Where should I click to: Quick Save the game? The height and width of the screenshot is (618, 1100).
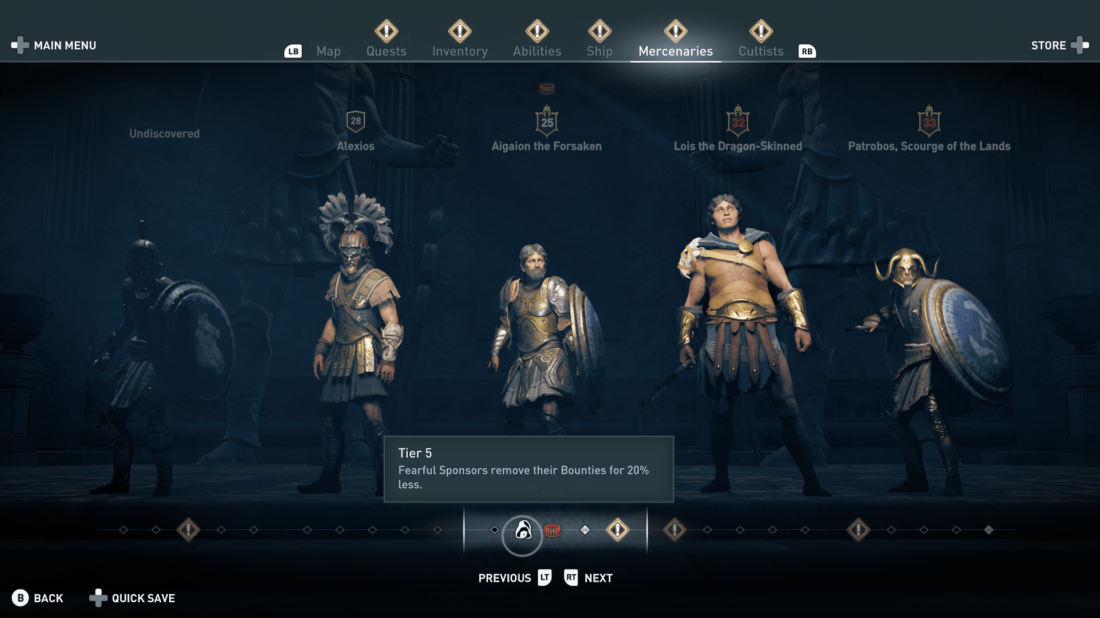coord(133,598)
